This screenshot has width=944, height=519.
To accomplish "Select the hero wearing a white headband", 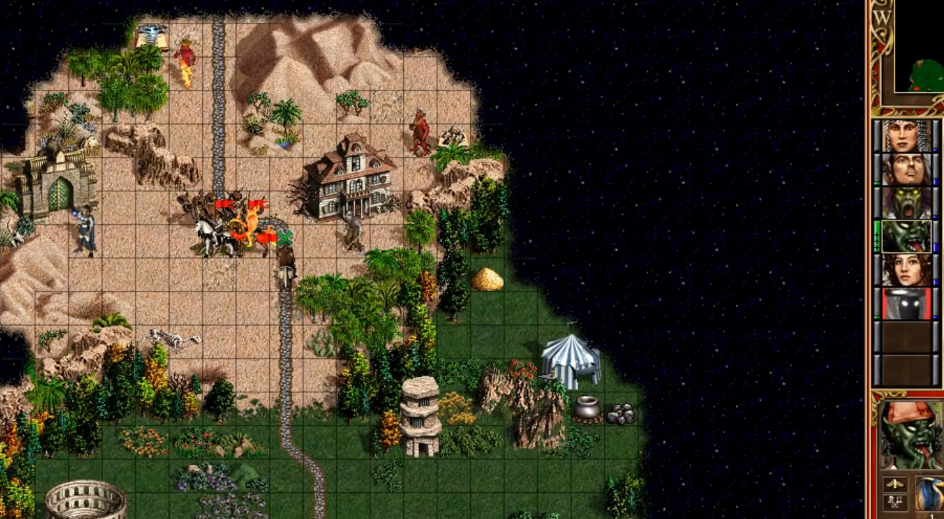I will click(x=907, y=136).
